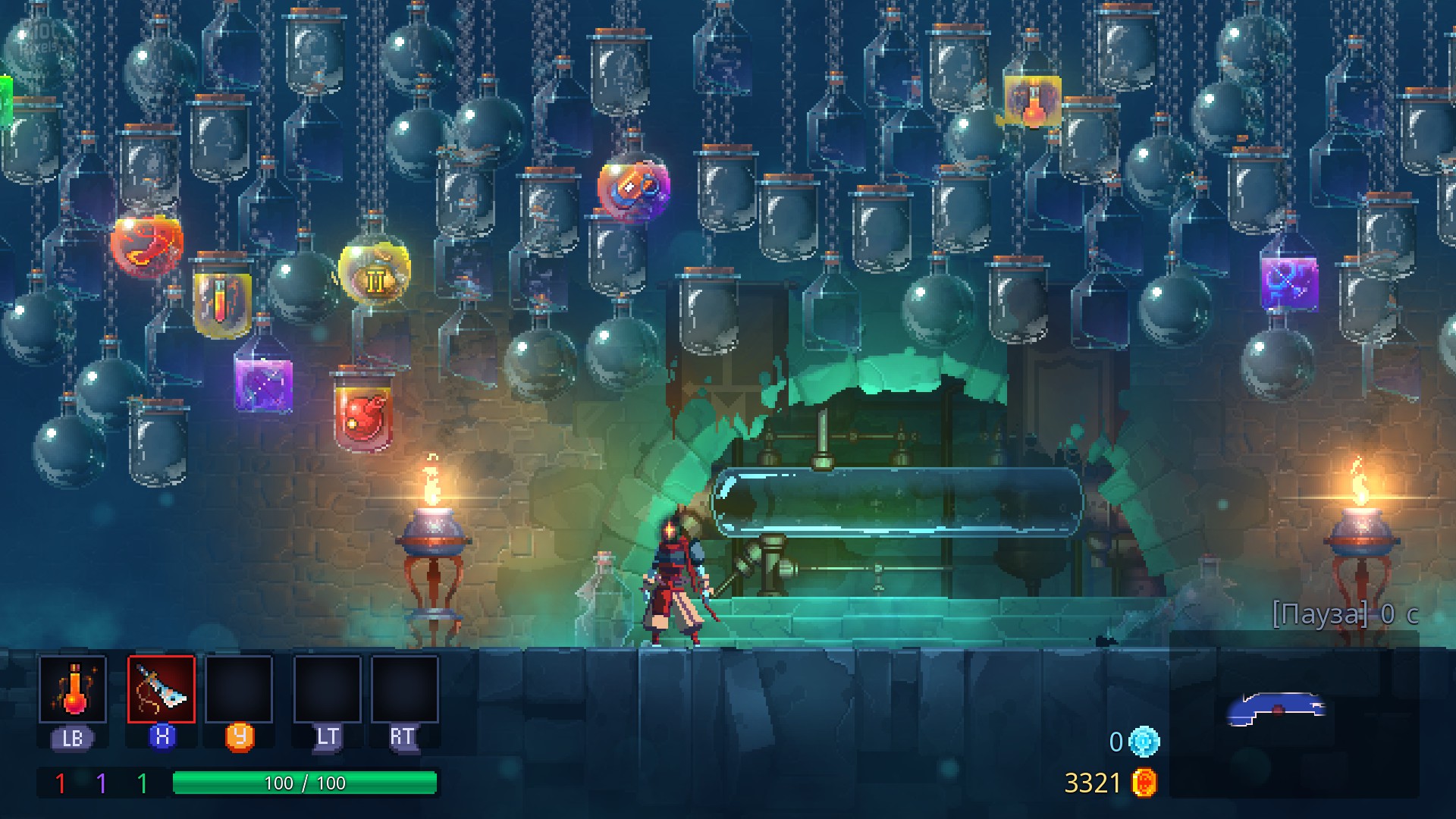Select the equipped sword weapon slot

[x=162, y=689]
